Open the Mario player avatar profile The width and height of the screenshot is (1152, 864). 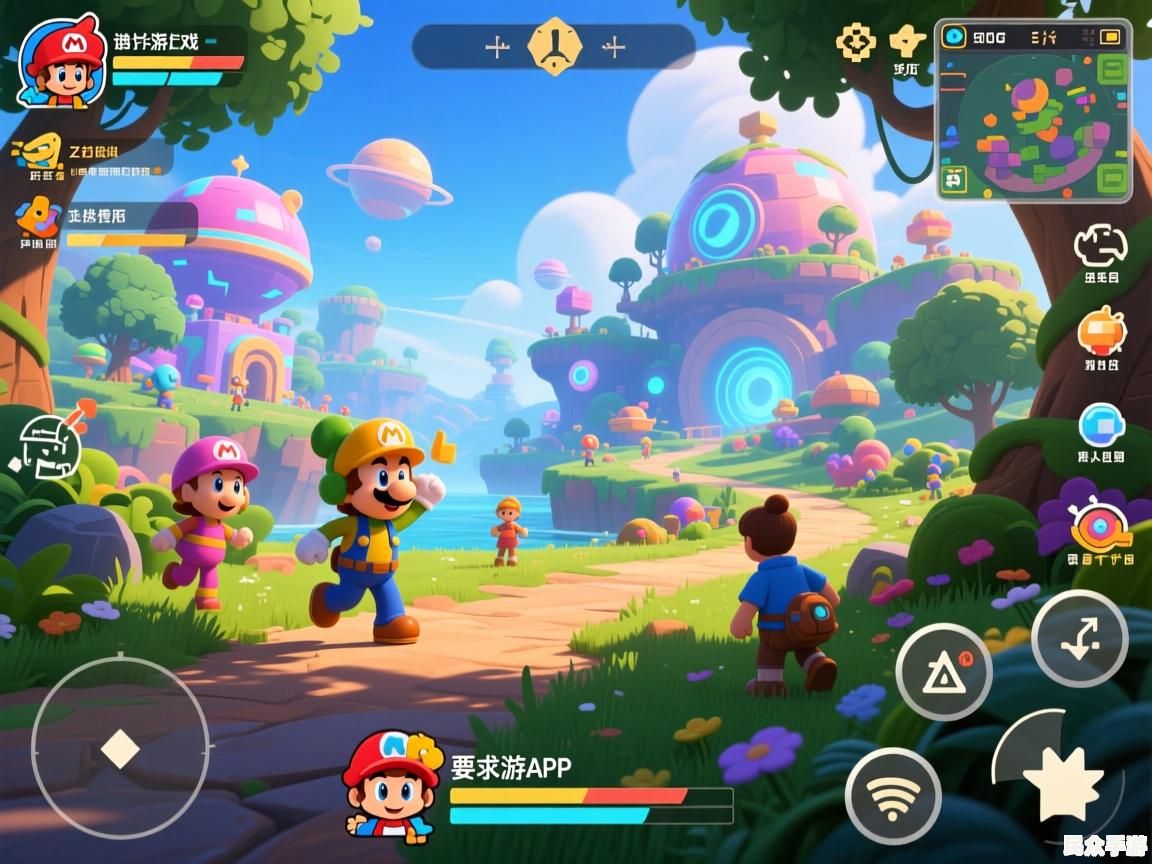pos(63,62)
